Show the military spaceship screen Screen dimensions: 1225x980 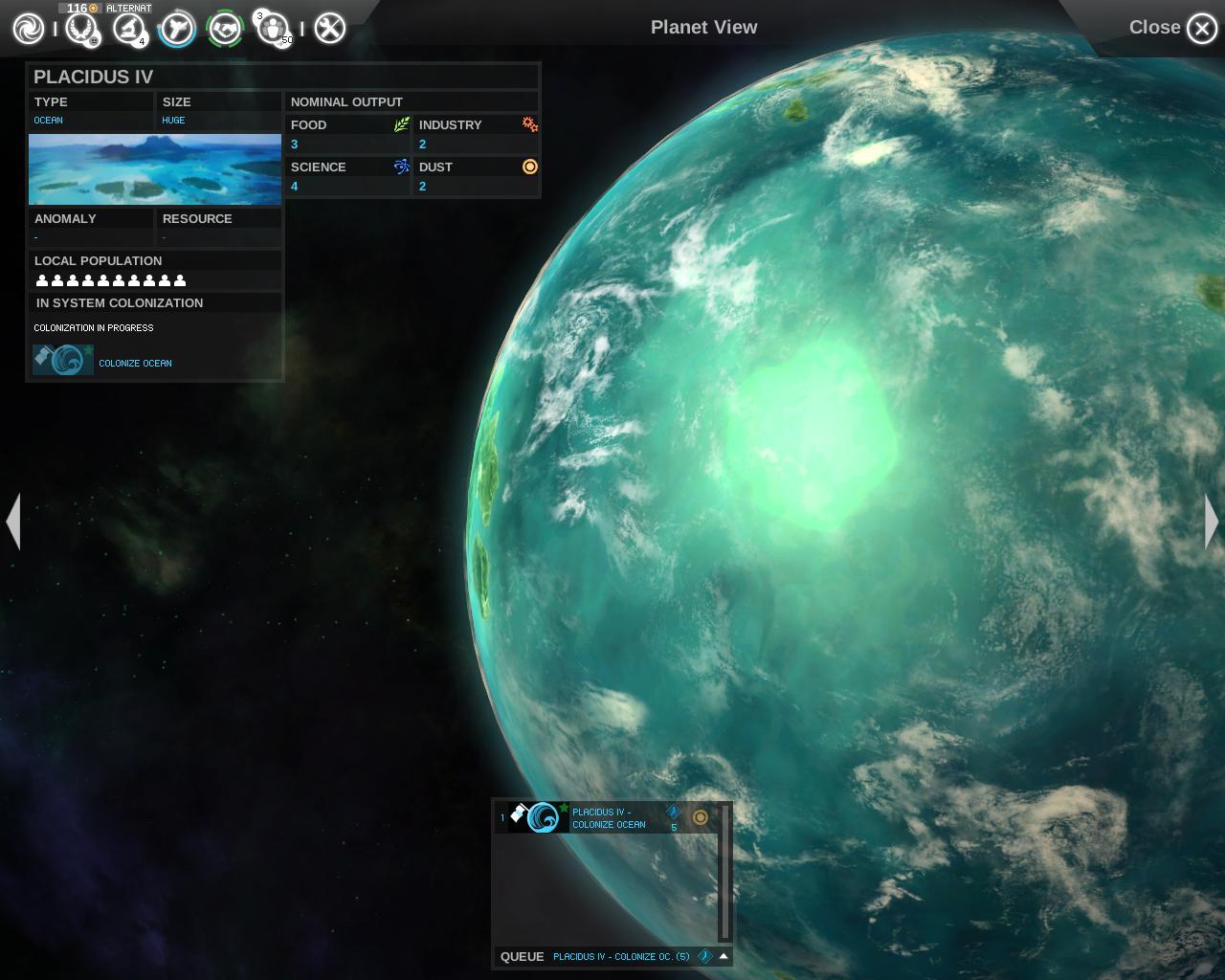coord(177,29)
